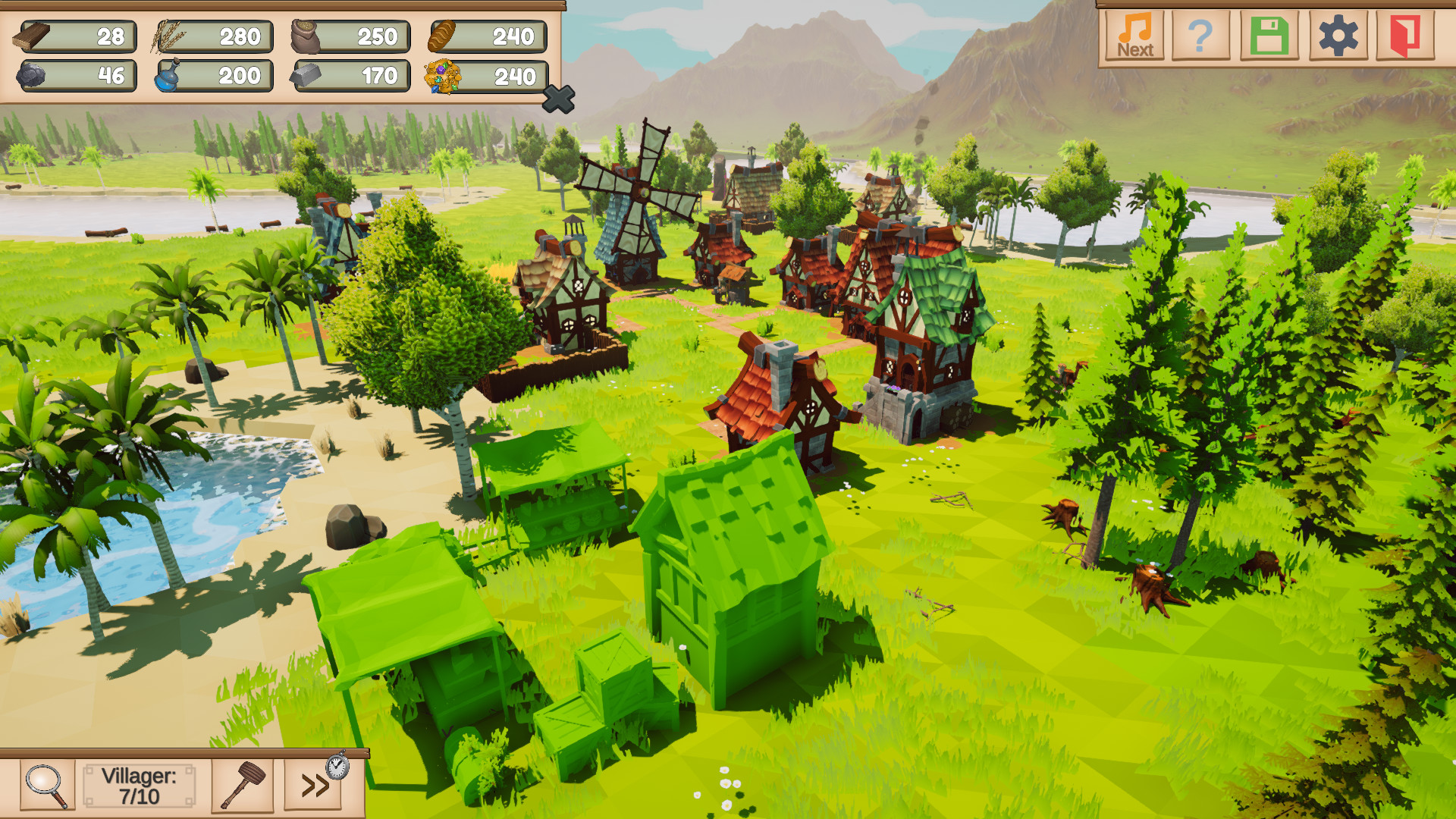Open the help question mark panel

(1200, 34)
